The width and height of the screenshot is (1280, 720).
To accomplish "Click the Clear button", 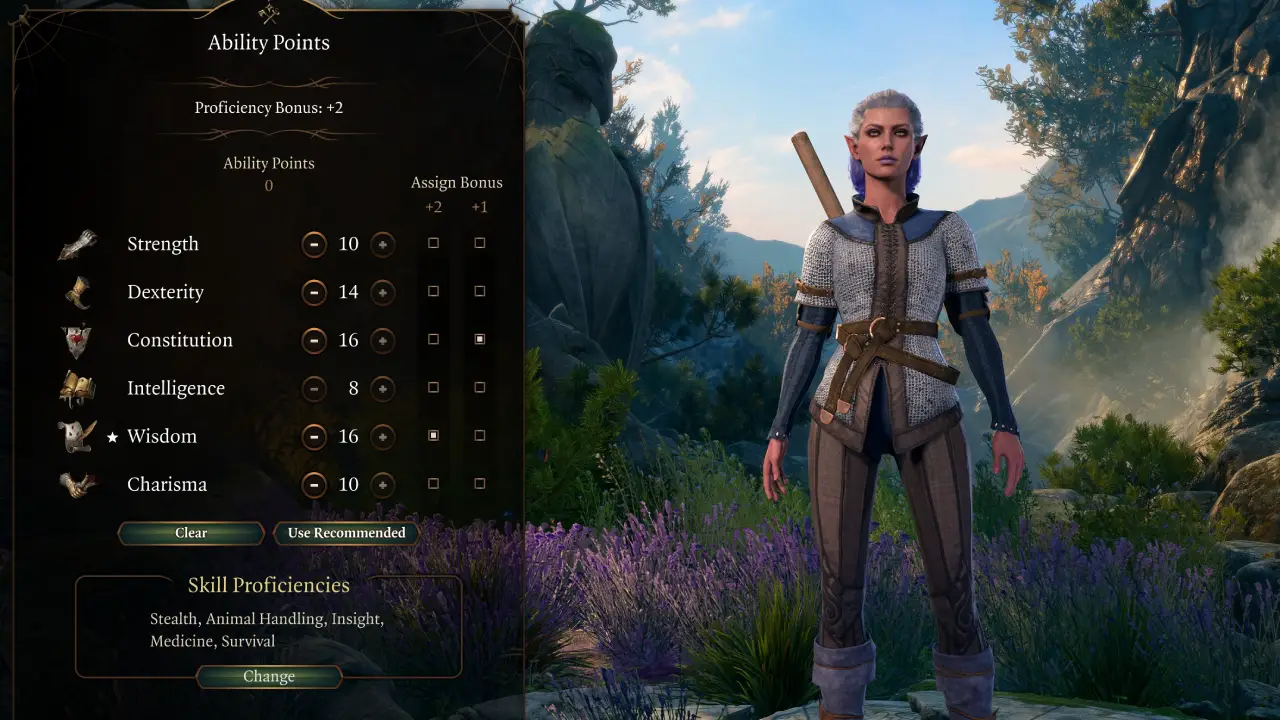I will [x=190, y=533].
